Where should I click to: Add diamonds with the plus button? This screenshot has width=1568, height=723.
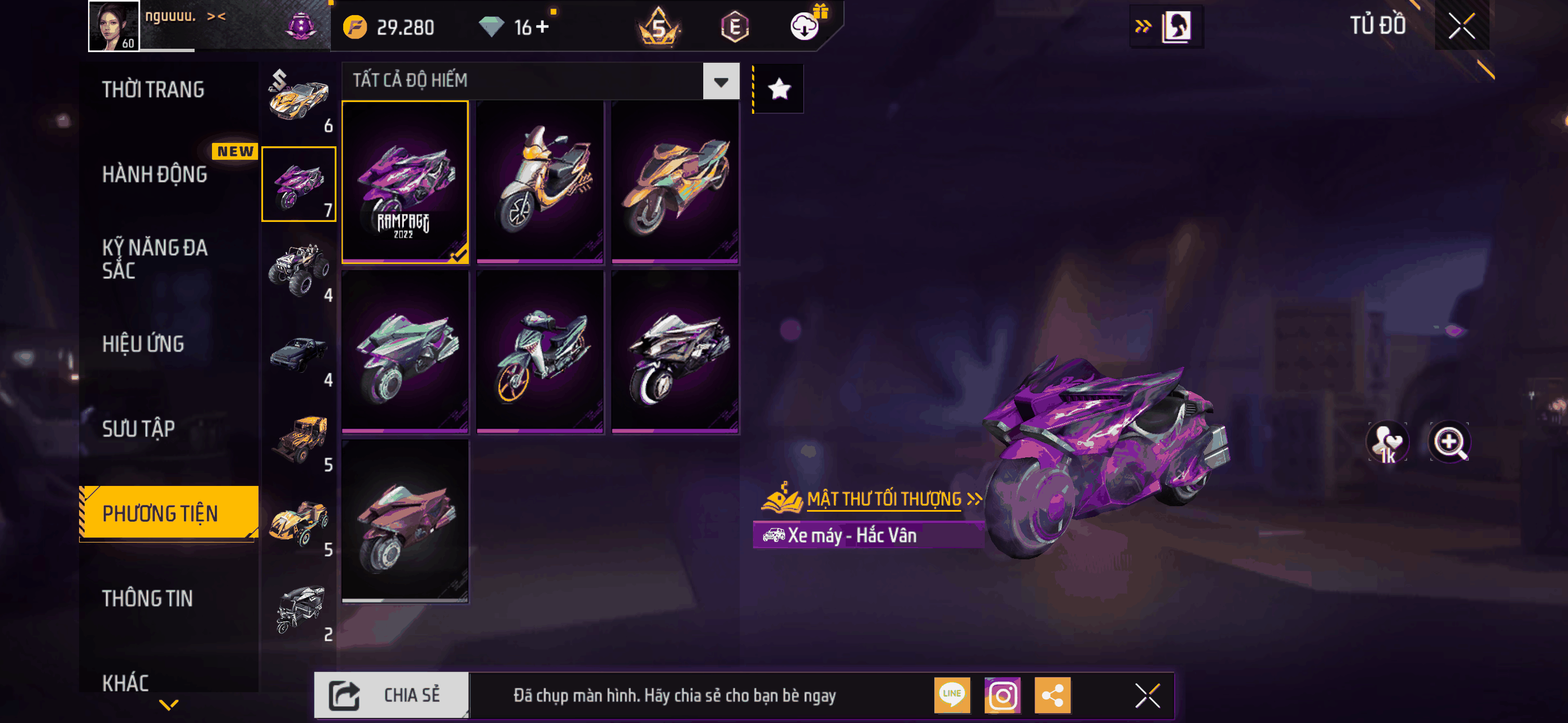click(542, 27)
